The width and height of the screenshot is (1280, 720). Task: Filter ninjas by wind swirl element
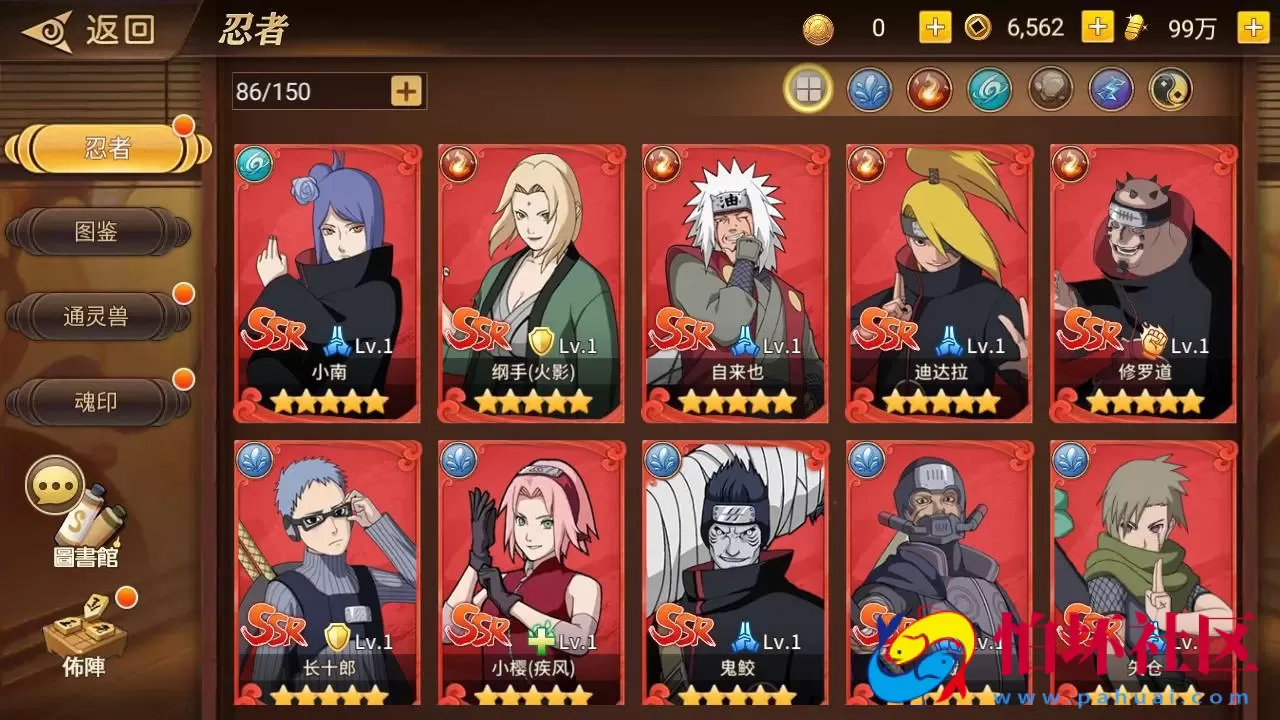(x=989, y=90)
